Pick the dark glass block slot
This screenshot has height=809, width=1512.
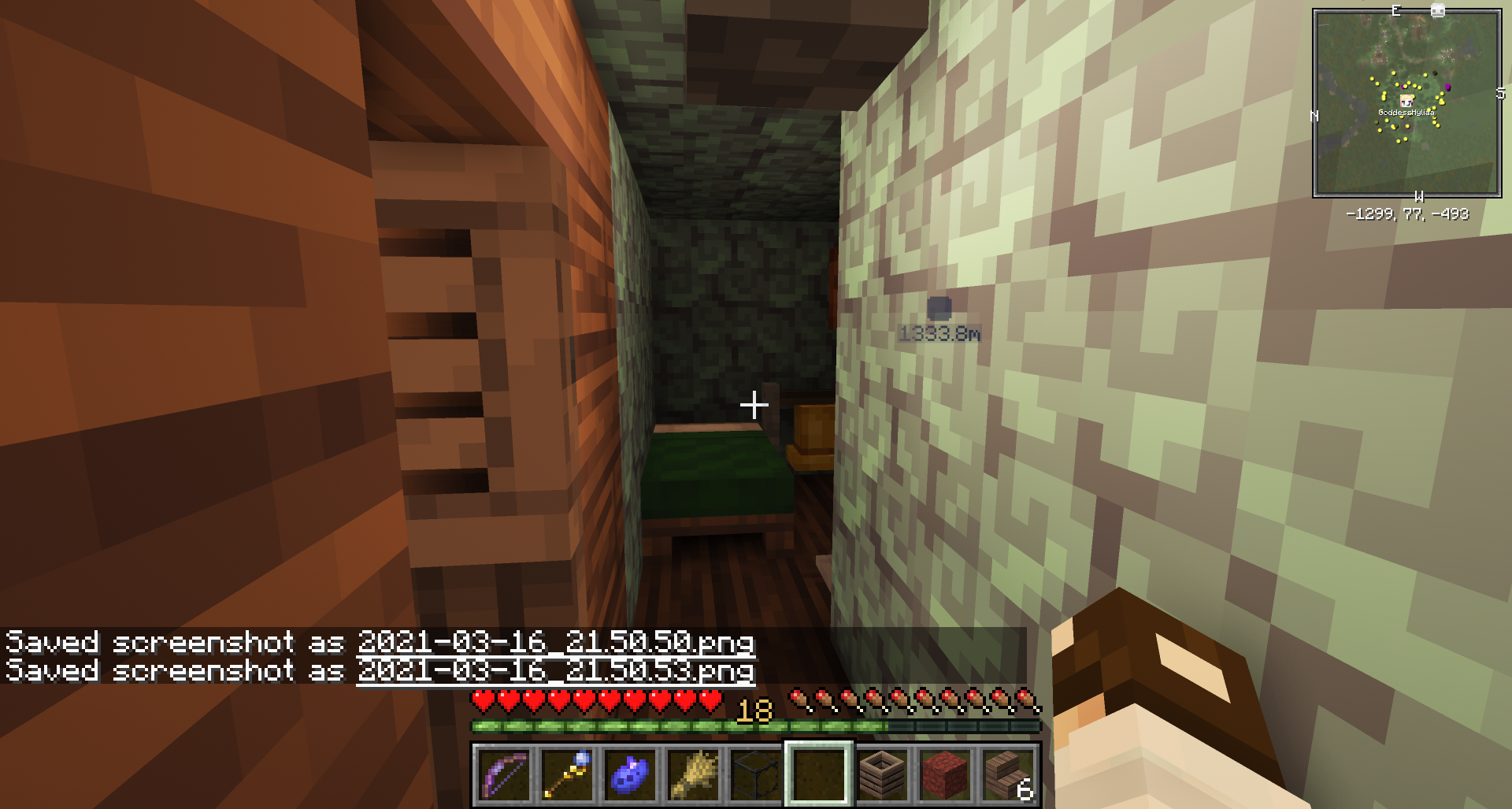(x=756, y=774)
